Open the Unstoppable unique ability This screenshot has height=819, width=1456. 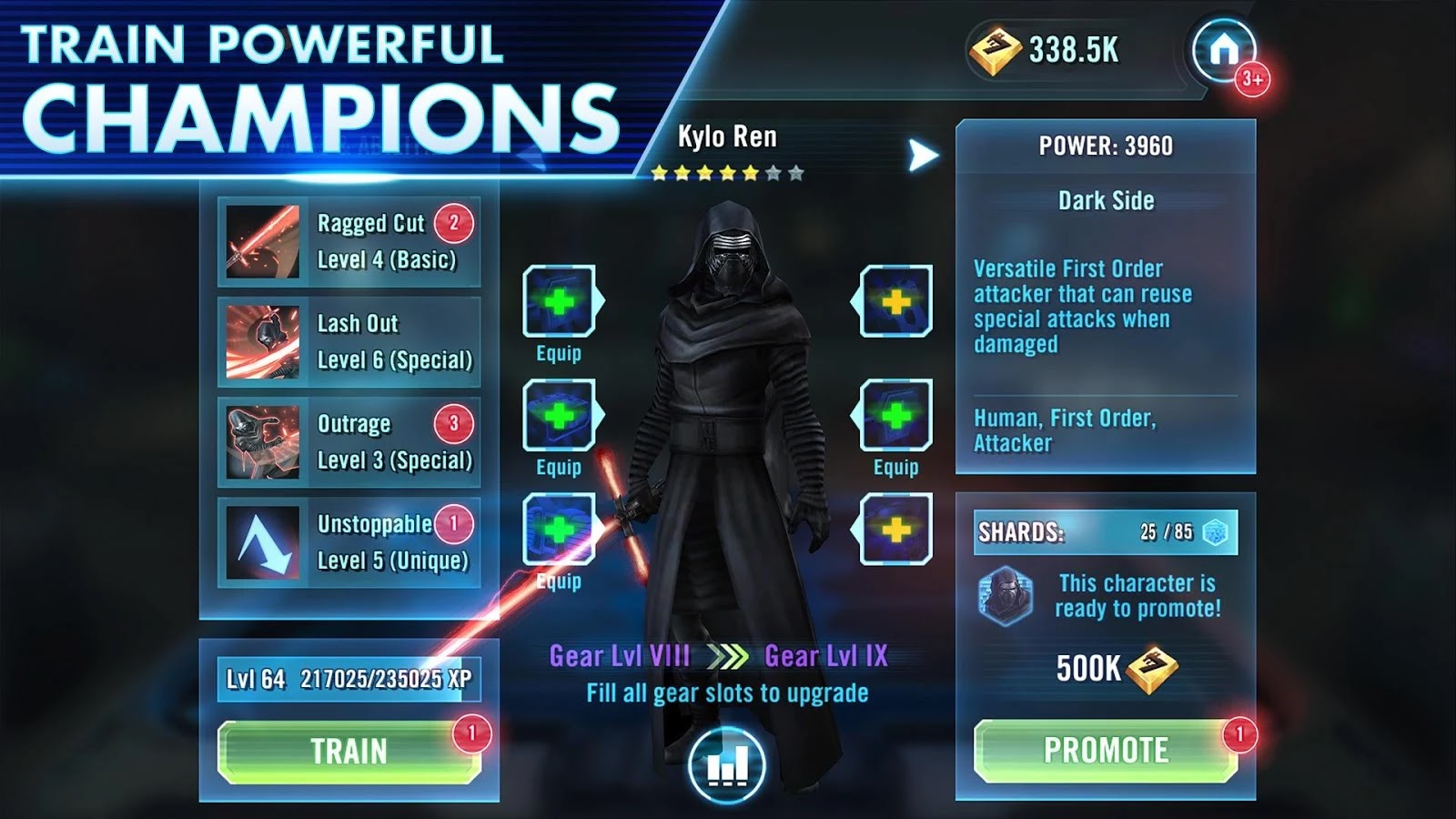coord(349,542)
